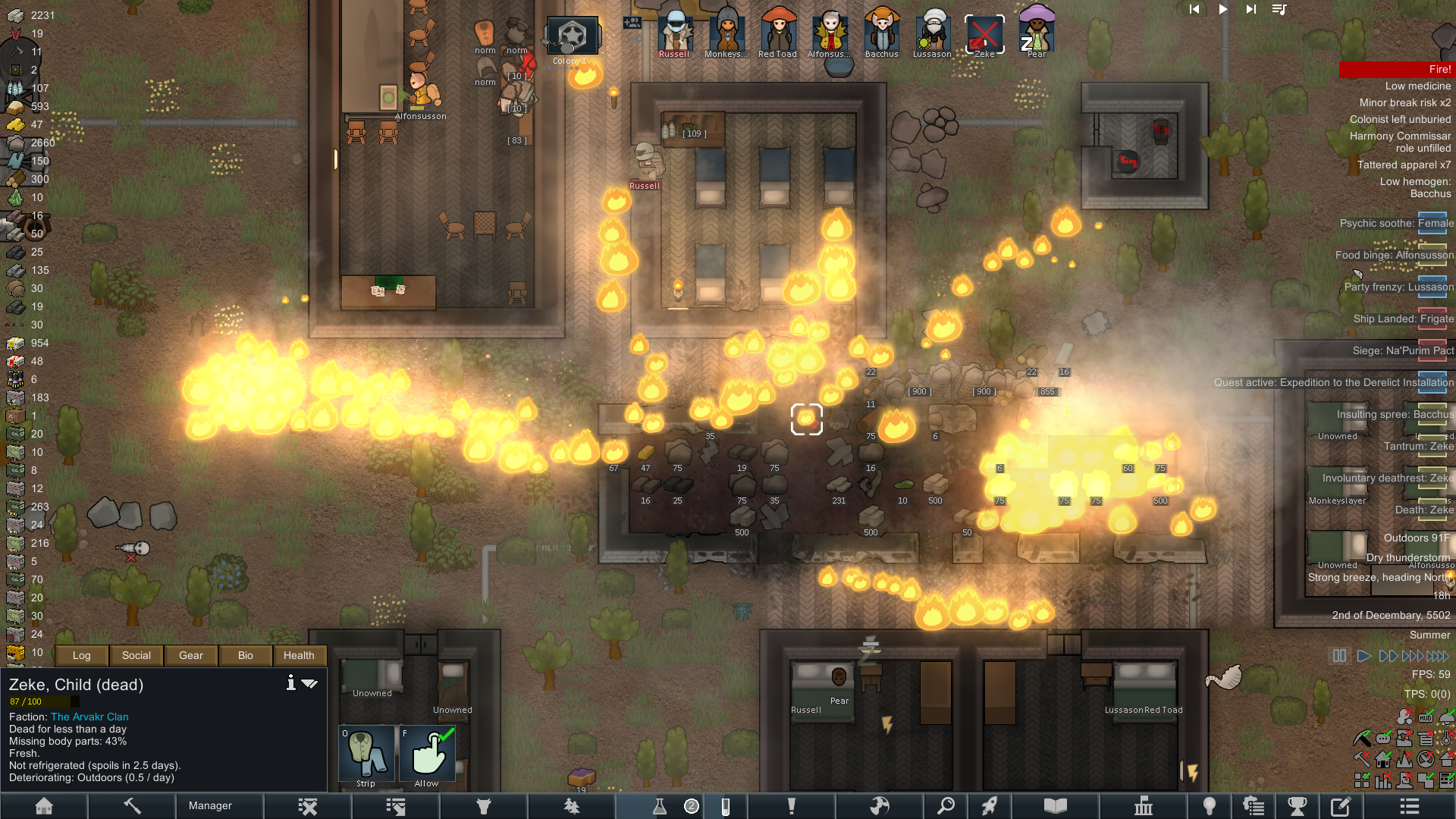Open Zeke's information card icon
The height and width of the screenshot is (819, 1456).
click(290, 683)
